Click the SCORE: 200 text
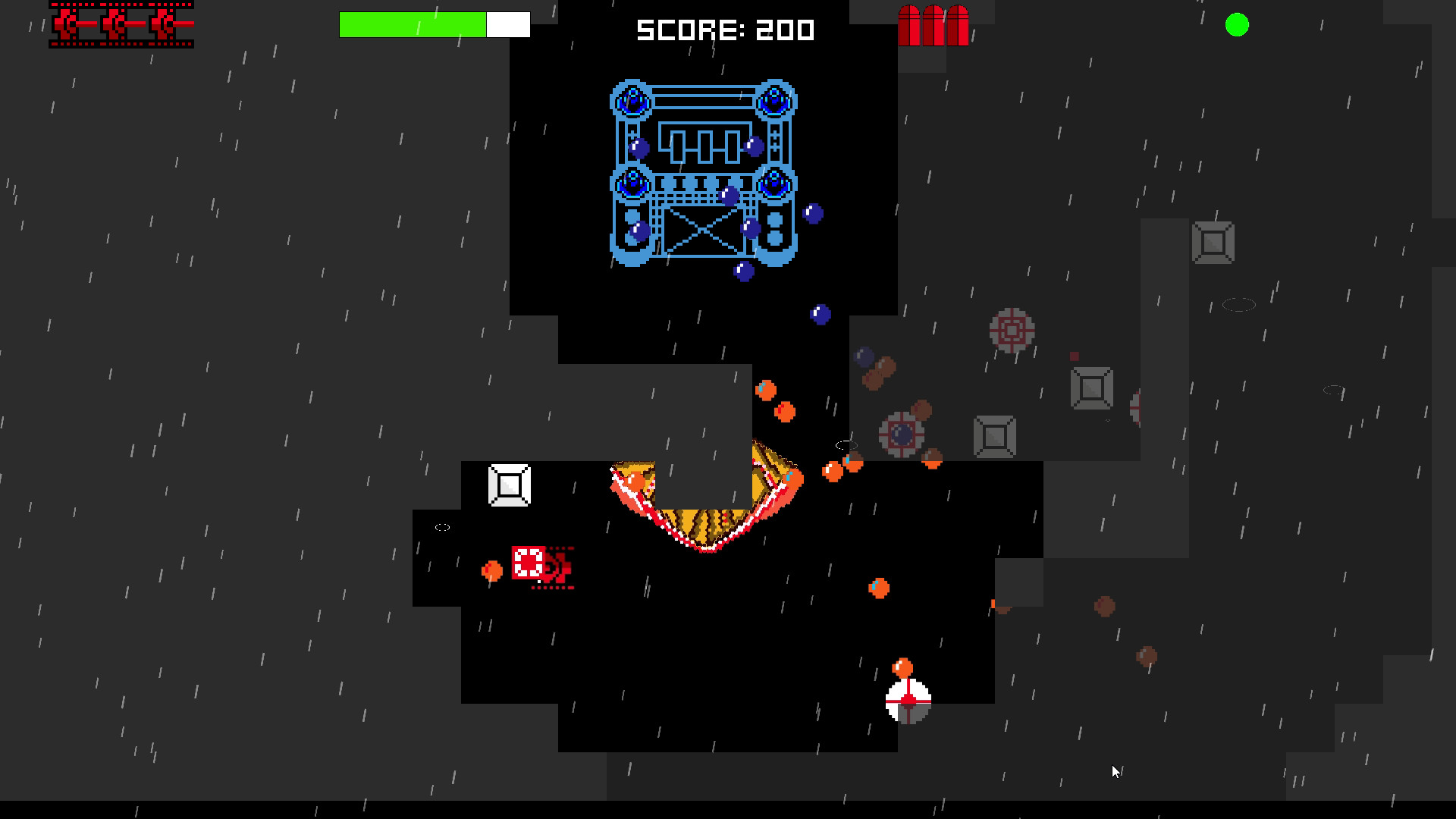This screenshot has height=819, width=1456. (x=724, y=30)
